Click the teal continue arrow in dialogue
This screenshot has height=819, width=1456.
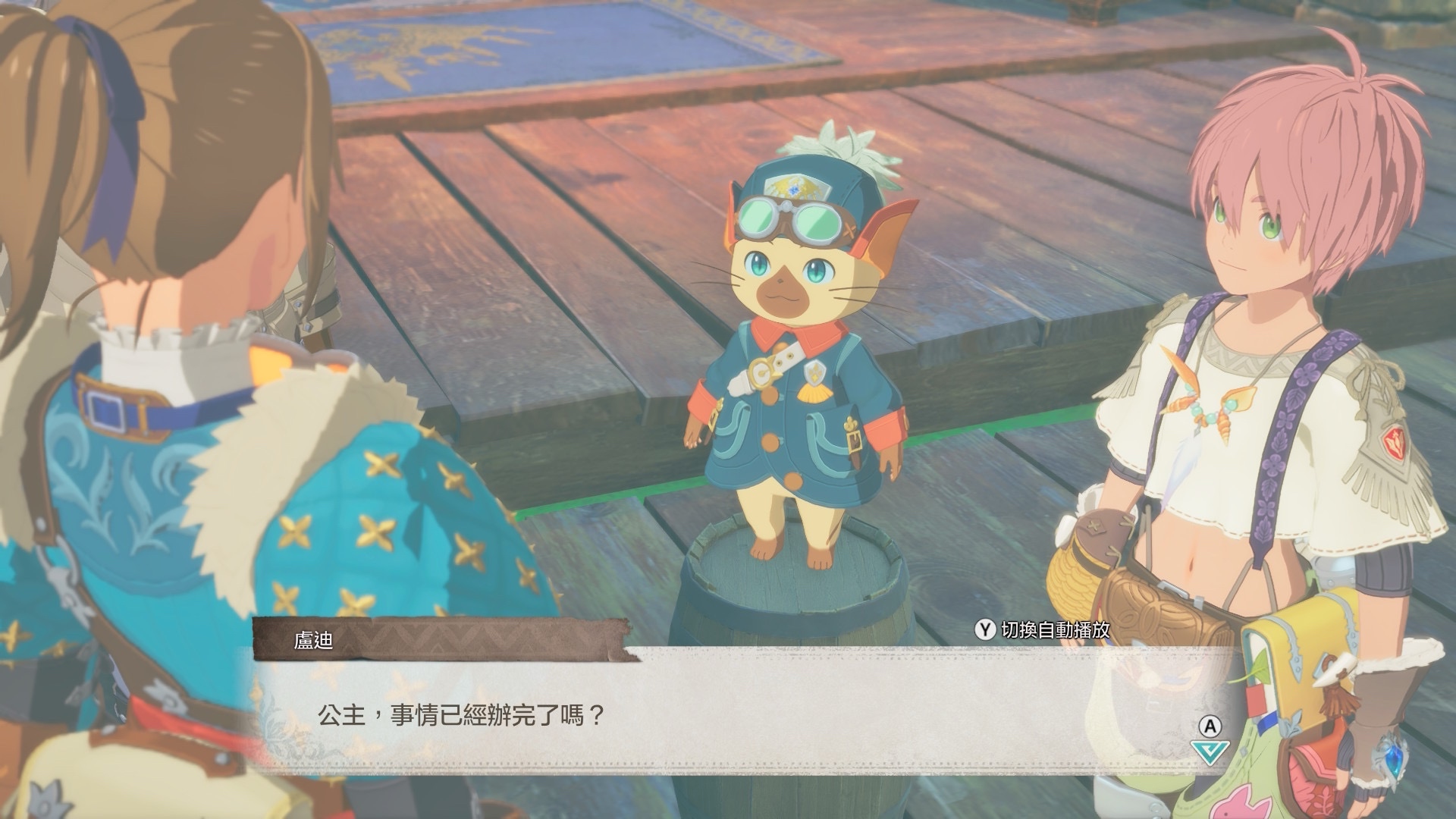click(1210, 752)
